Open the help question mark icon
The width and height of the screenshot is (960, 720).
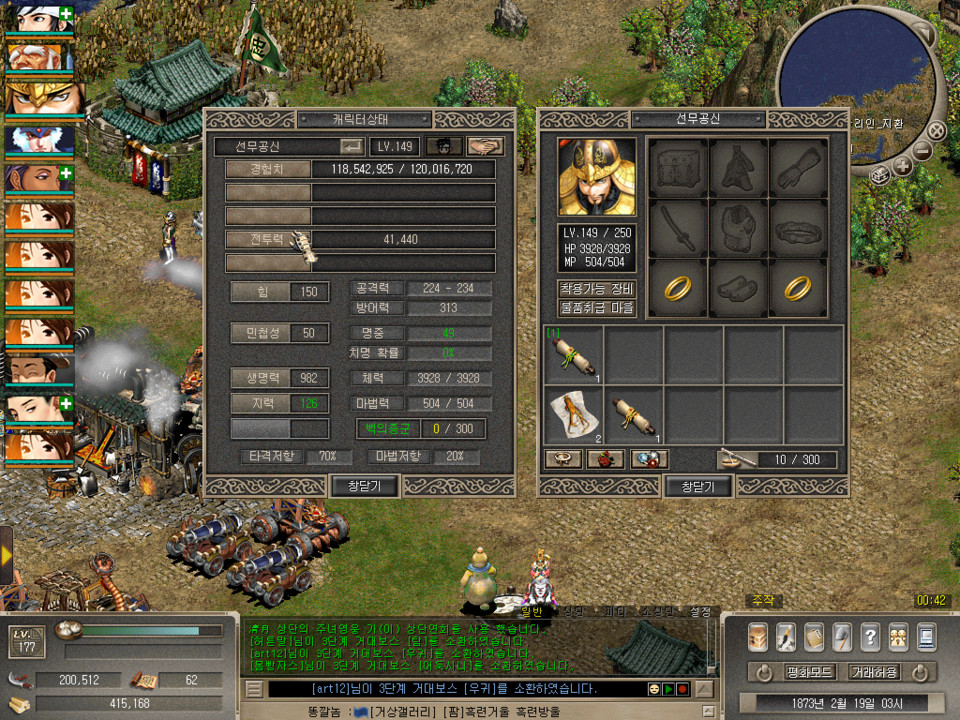tap(870, 635)
